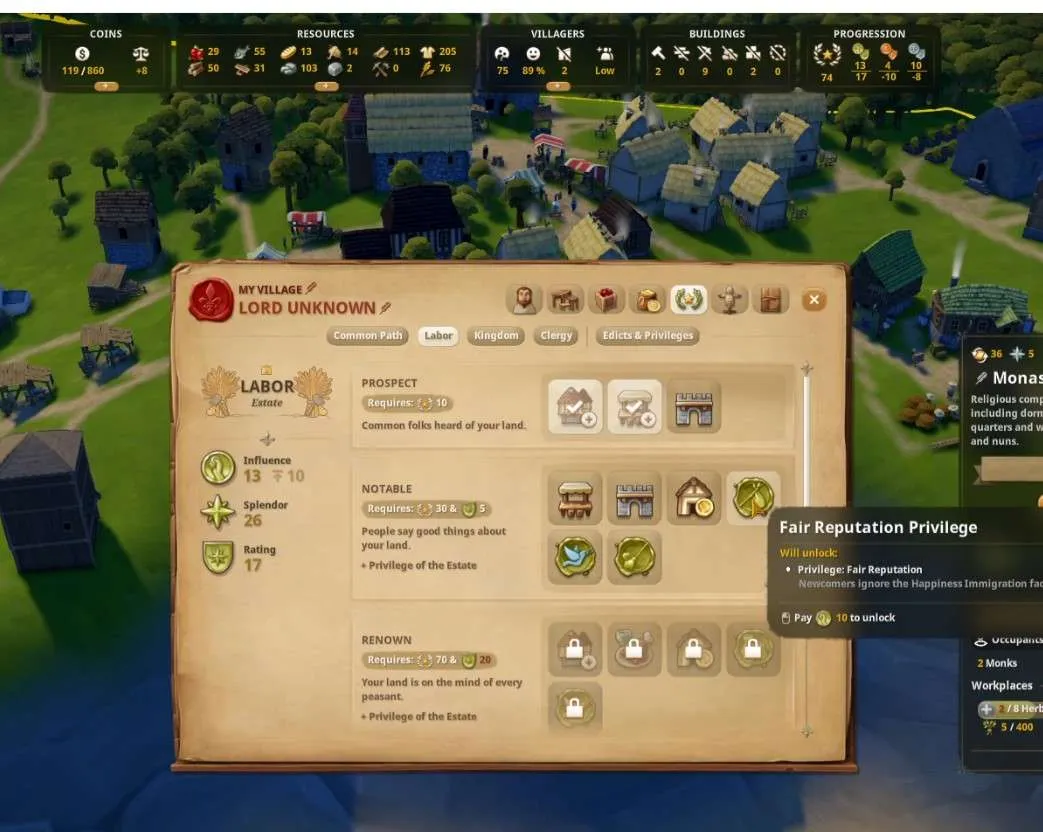The image size is (1043, 832).
Task: Edit the Lord Unknown name
Action: (386, 308)
